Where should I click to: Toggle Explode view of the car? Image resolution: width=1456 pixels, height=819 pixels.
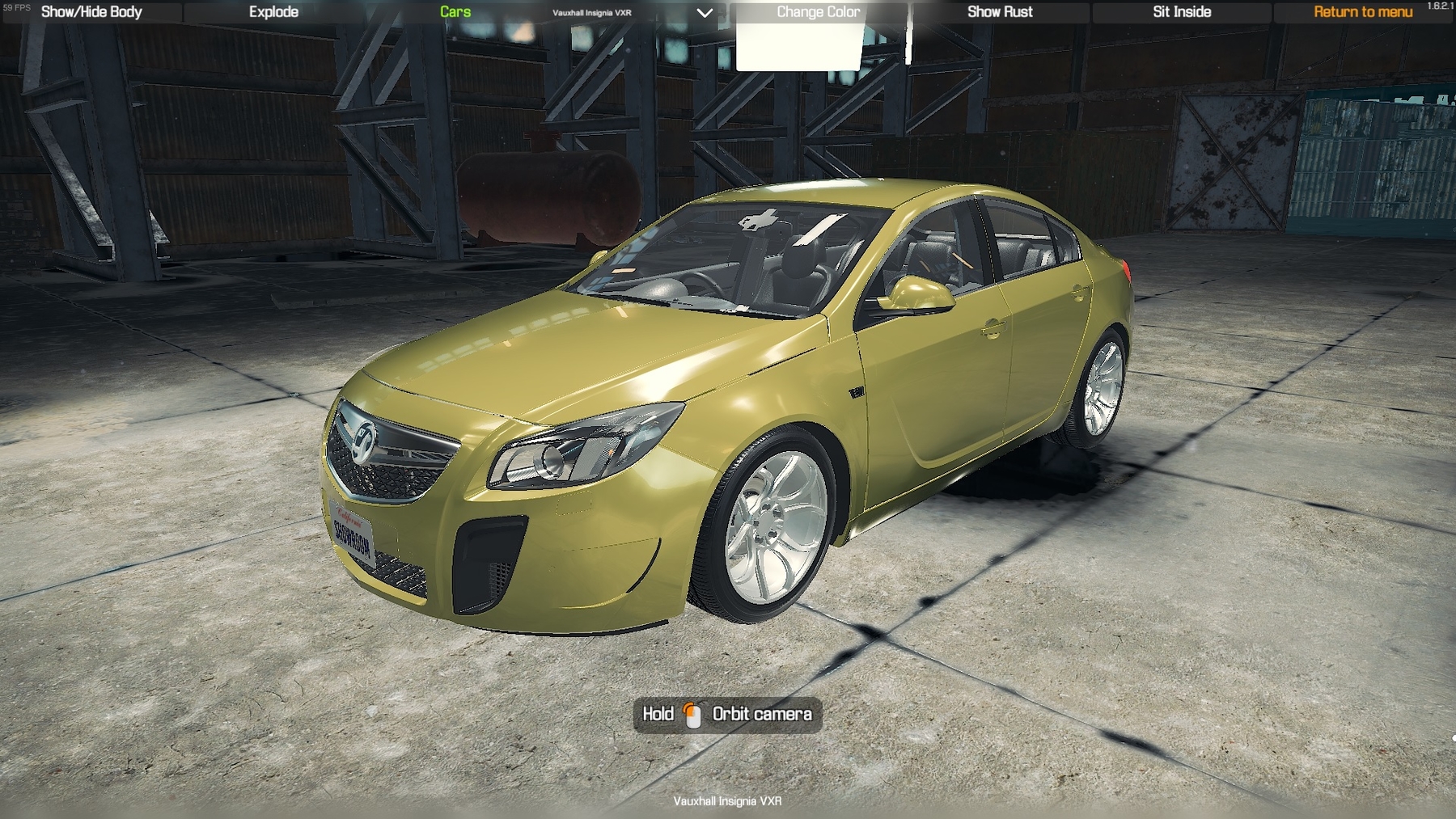pyautogui.click(x=273, y=11)
